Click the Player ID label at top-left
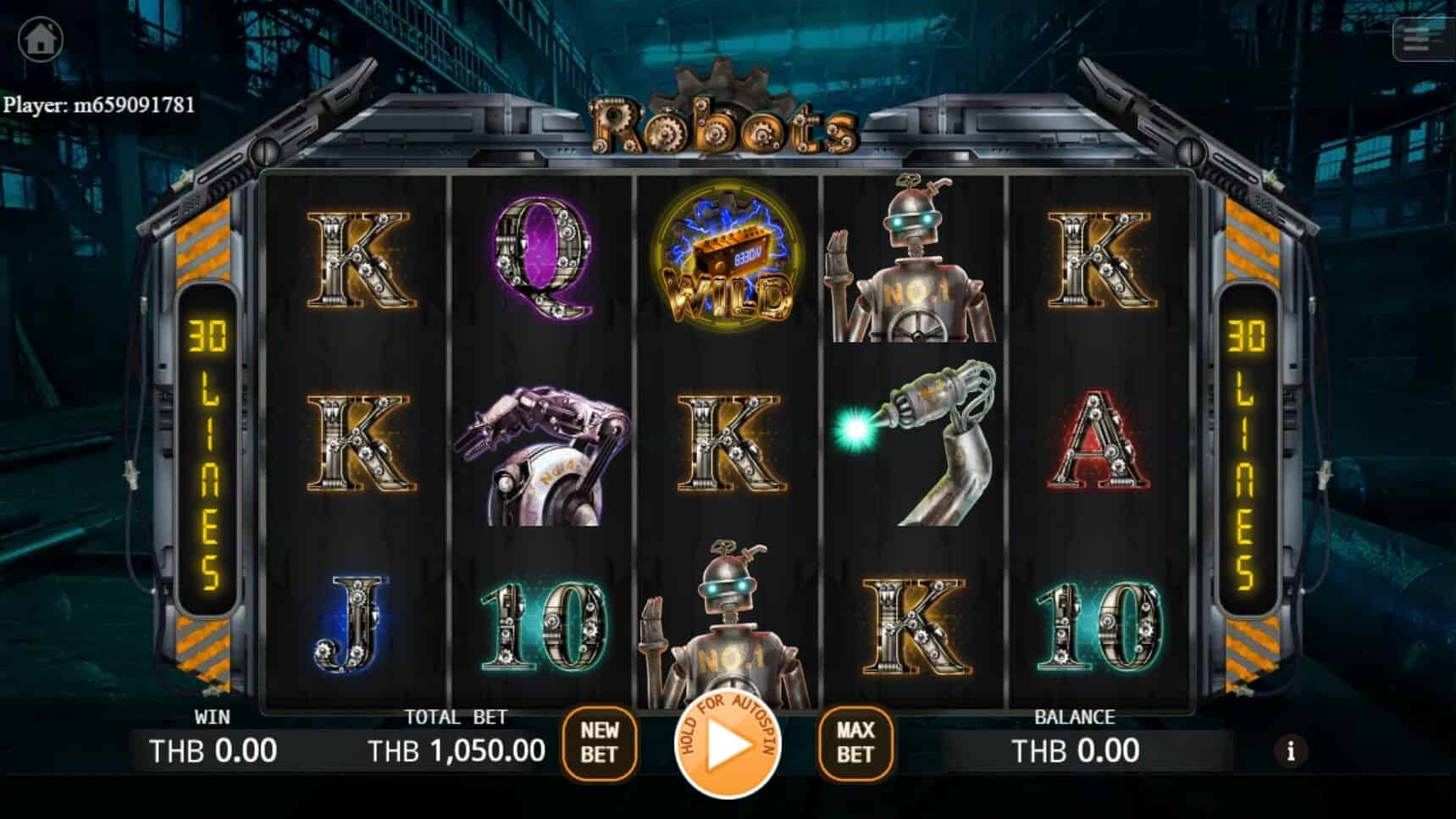The image size is (1456, 819). tap(100, 106)
